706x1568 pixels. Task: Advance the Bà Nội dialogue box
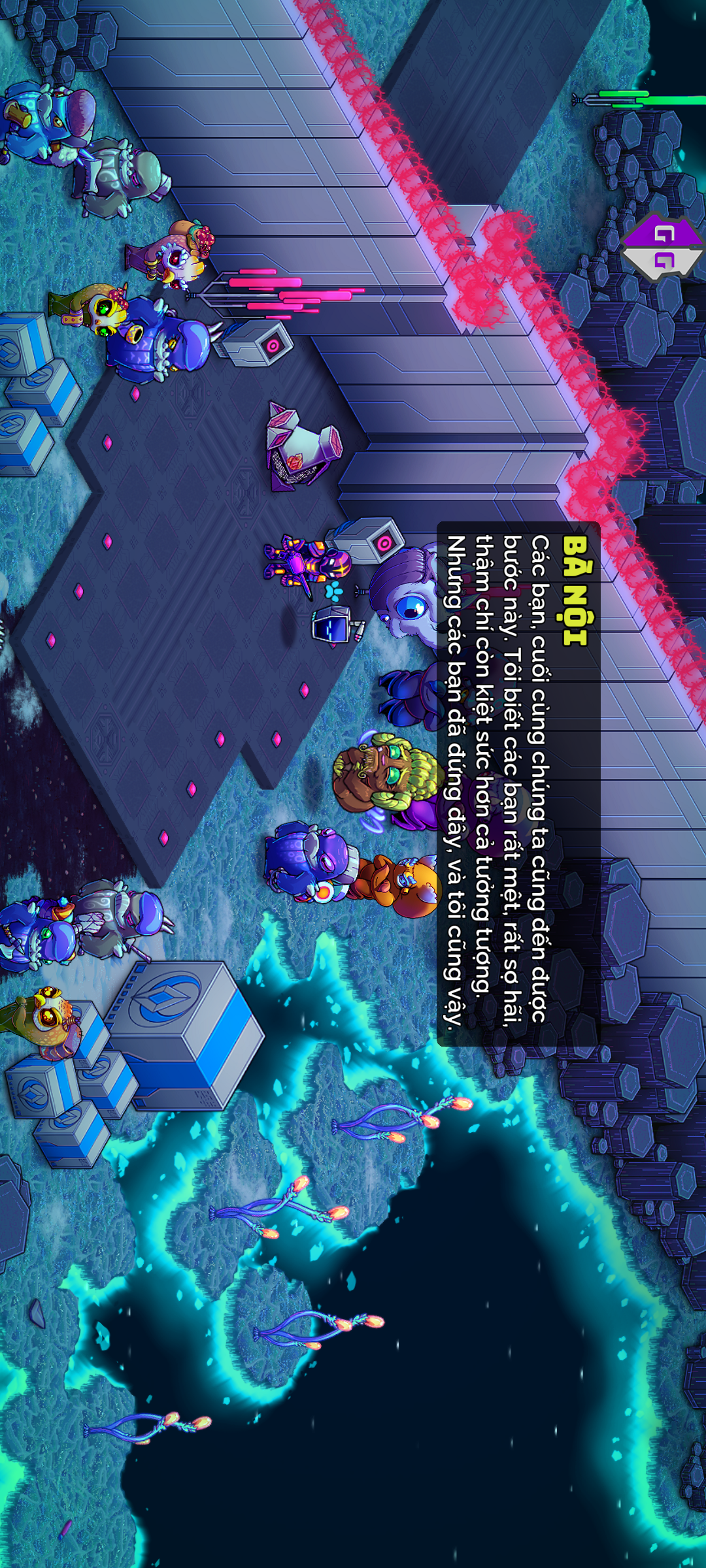point(518,783)
